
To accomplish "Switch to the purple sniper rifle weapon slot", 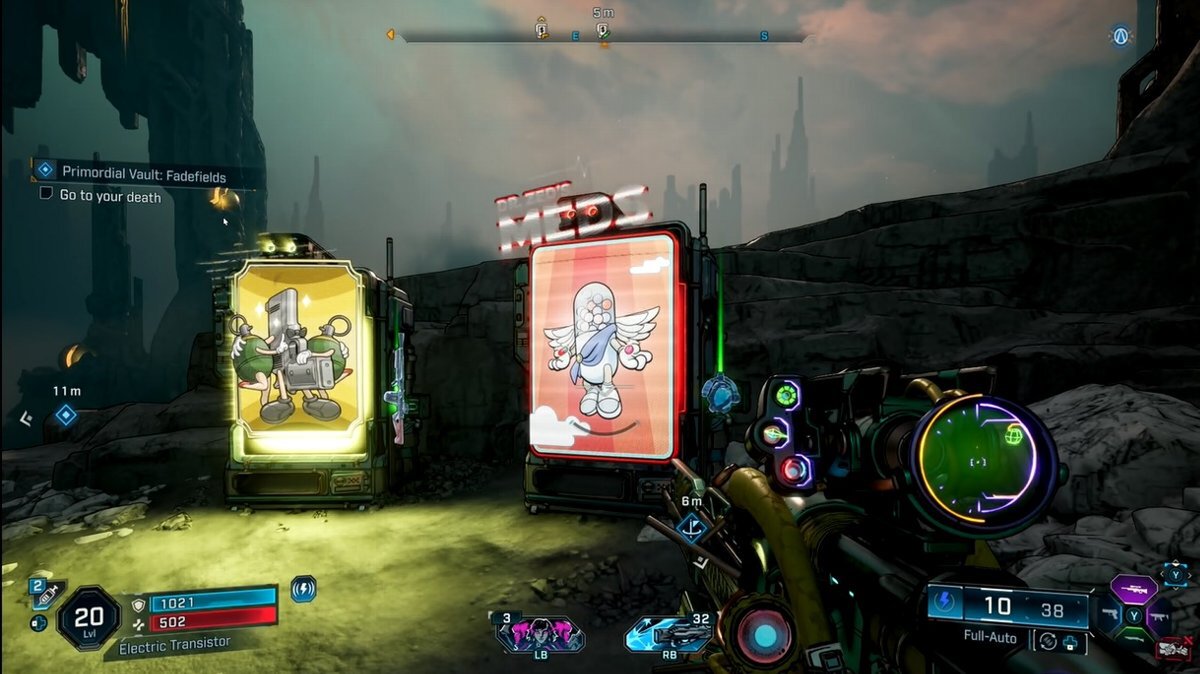I will point(1133,590).
